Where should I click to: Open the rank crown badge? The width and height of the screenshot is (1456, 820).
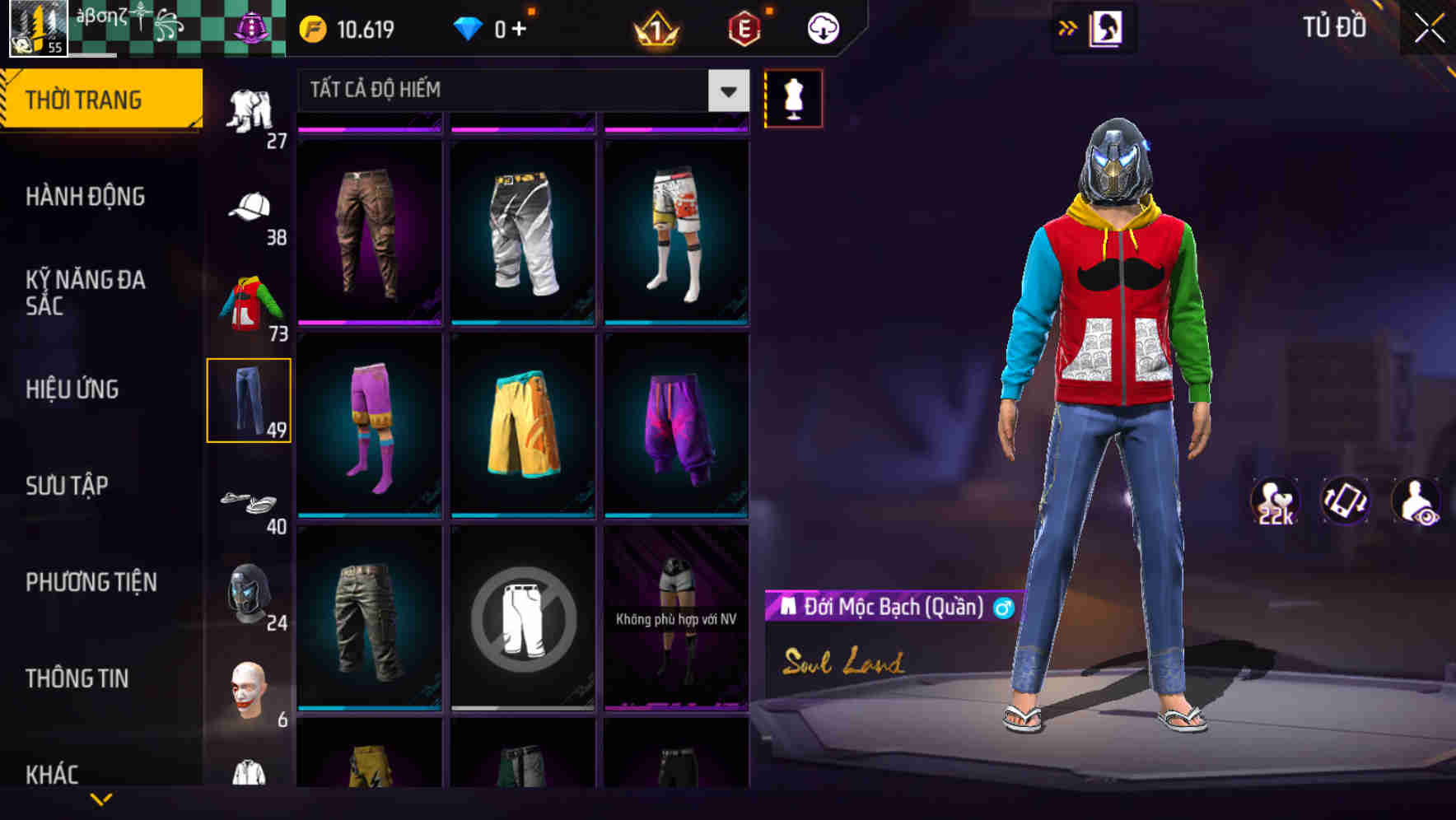tap(655, 27)
